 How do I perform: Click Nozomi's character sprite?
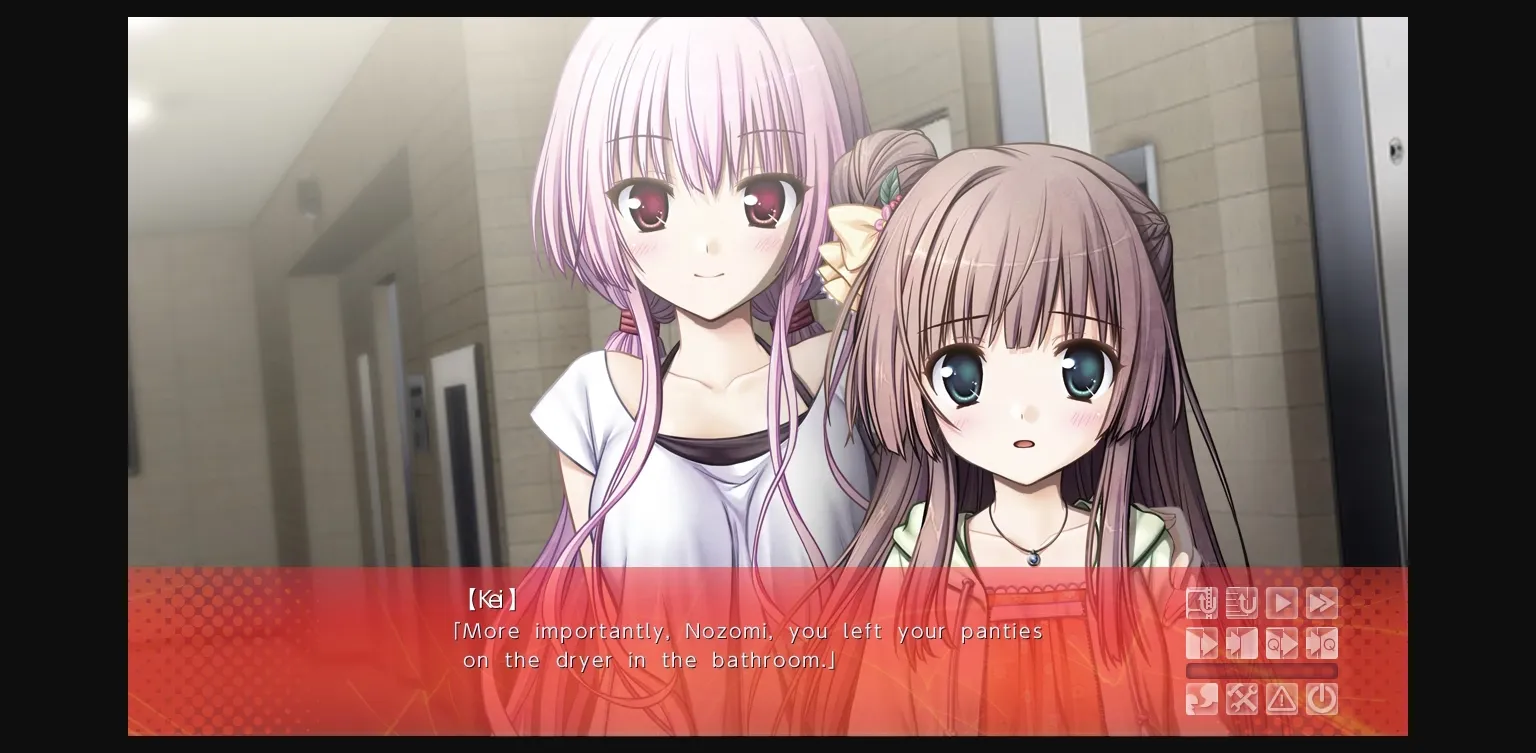pyautogui.click(x=1020, y=400)
